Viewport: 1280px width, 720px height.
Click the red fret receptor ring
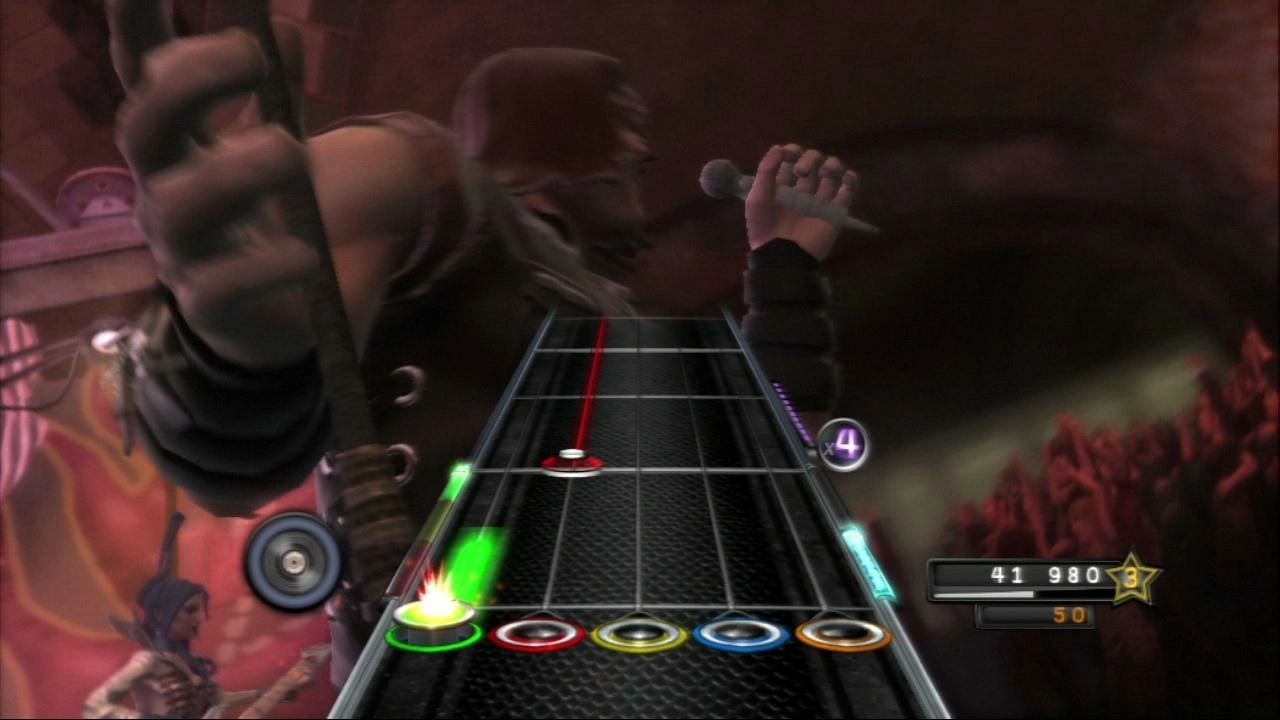538,631
